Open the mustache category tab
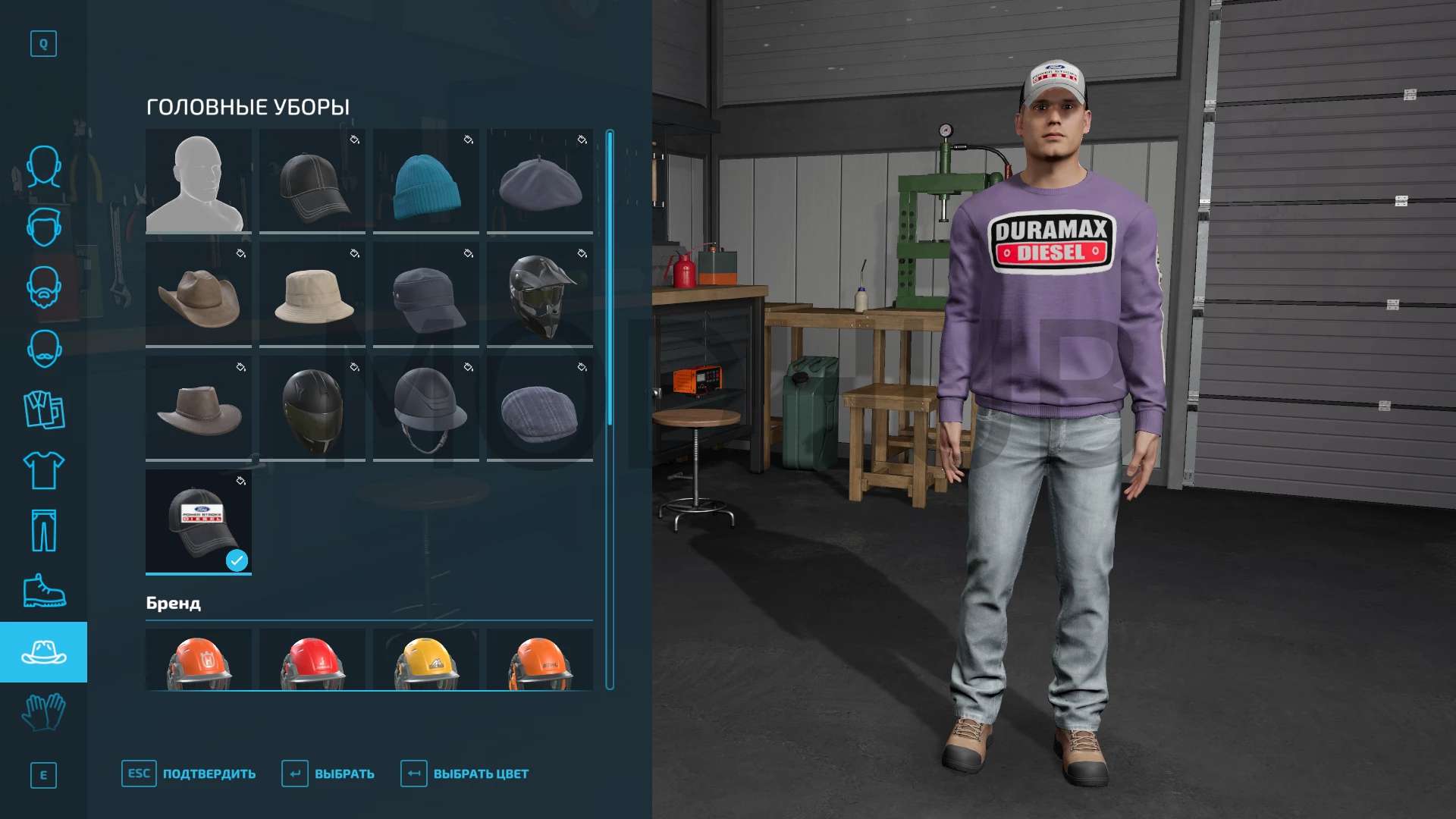Screen dimensions: 1456x819 (x=43, y=348)
